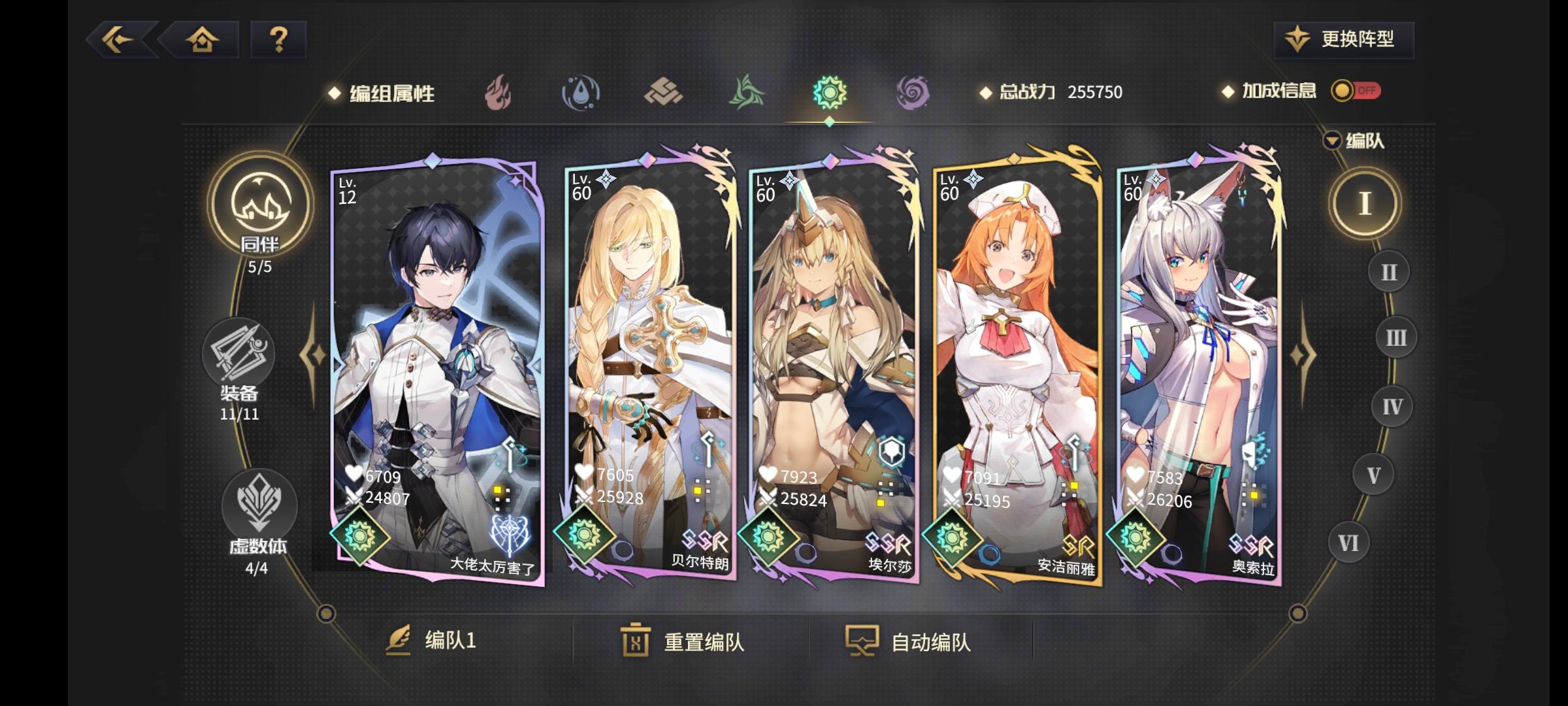Select the earth element filter icon

coord(663,92)
